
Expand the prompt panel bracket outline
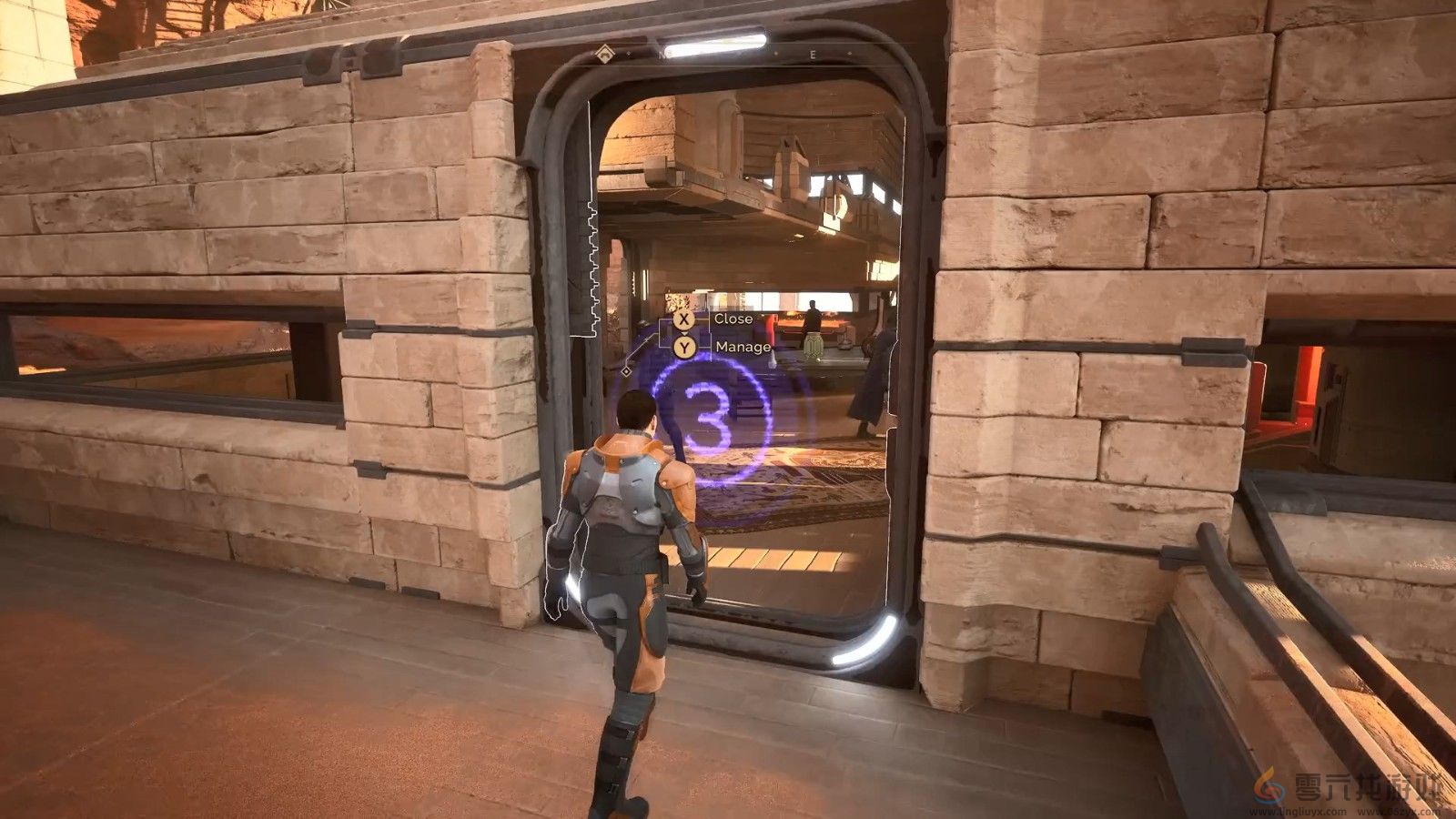click(x=661, y=333)
